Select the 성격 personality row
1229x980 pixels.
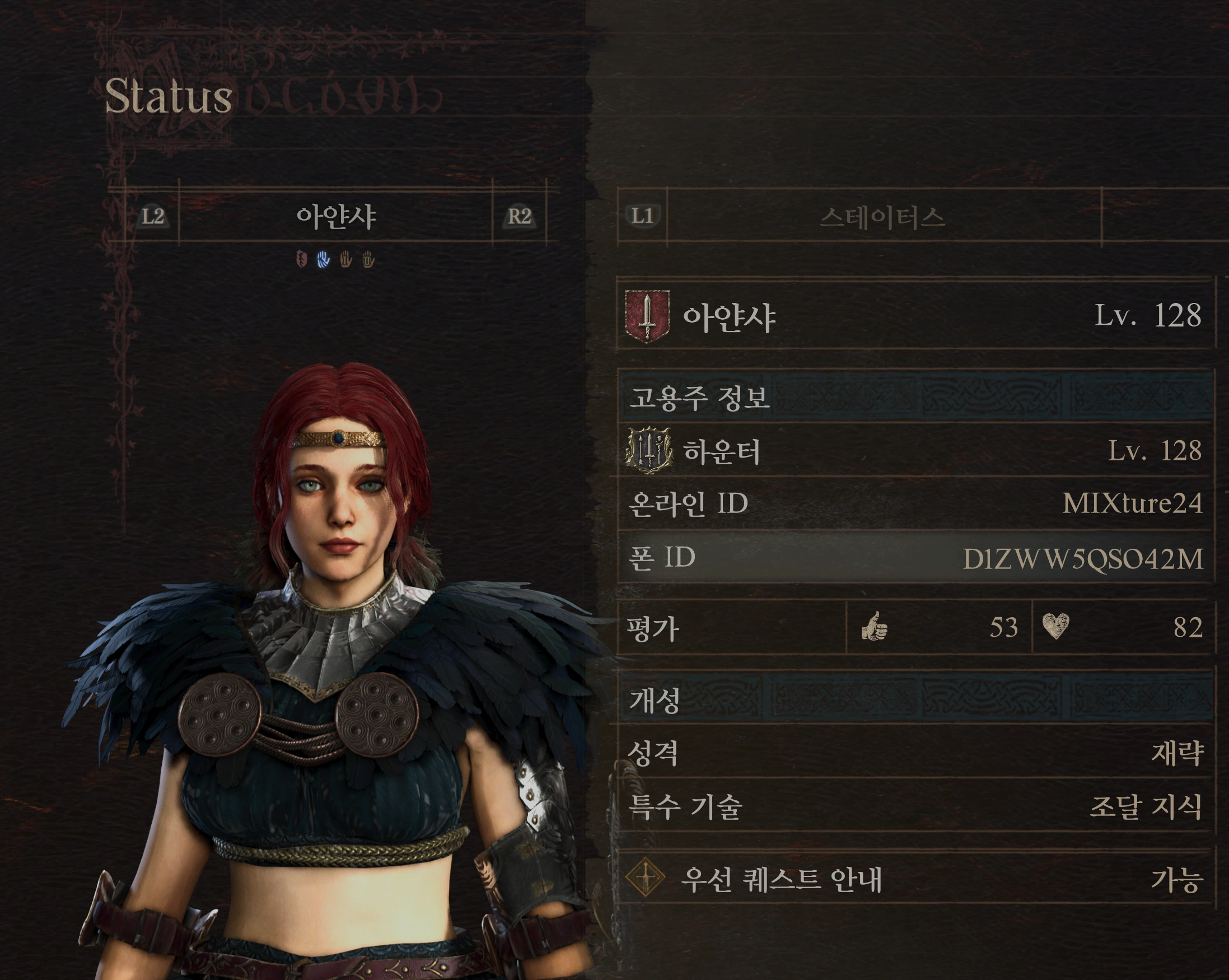click(x=914, y=753)
